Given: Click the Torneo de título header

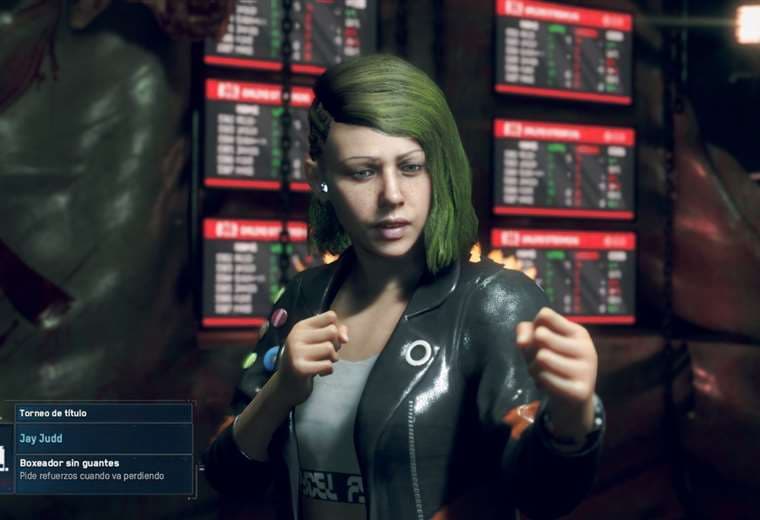Looking at the screenshot, I should click(x=103, y=412).
